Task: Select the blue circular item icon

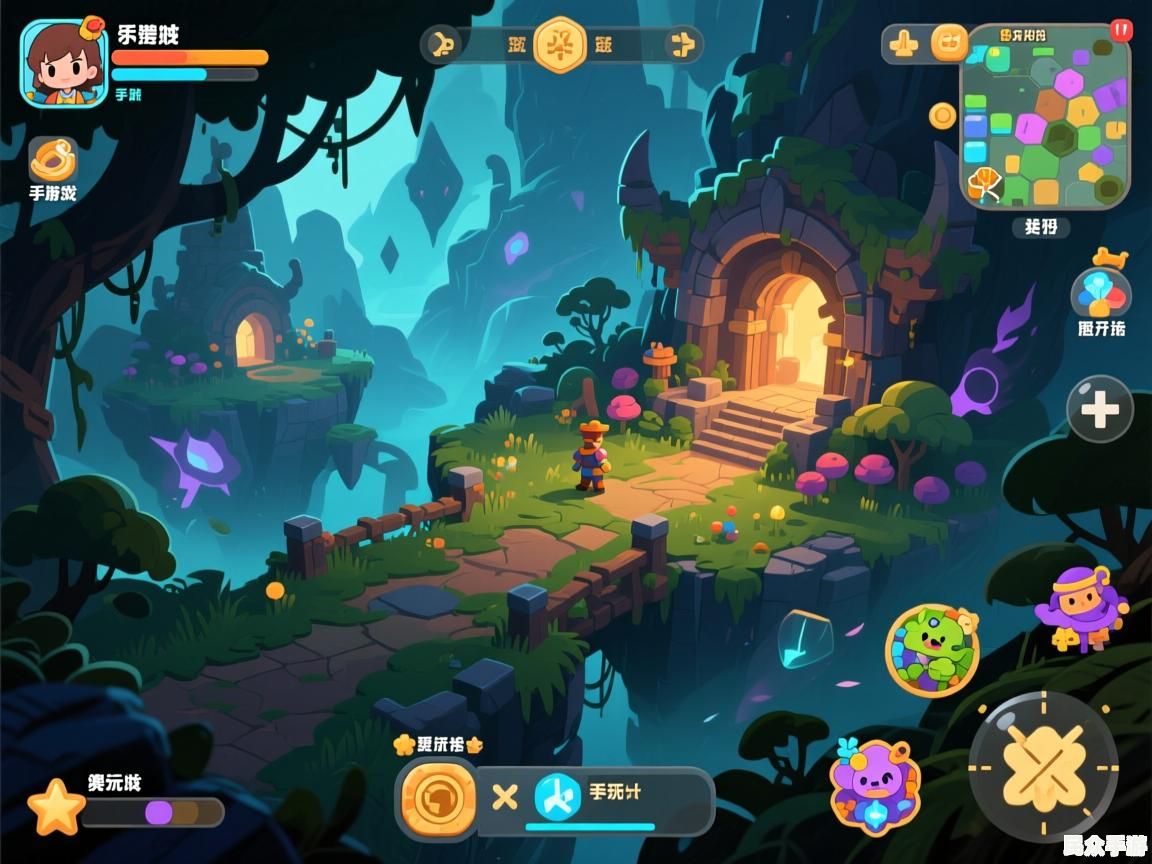Action: (x=557, y=797)
